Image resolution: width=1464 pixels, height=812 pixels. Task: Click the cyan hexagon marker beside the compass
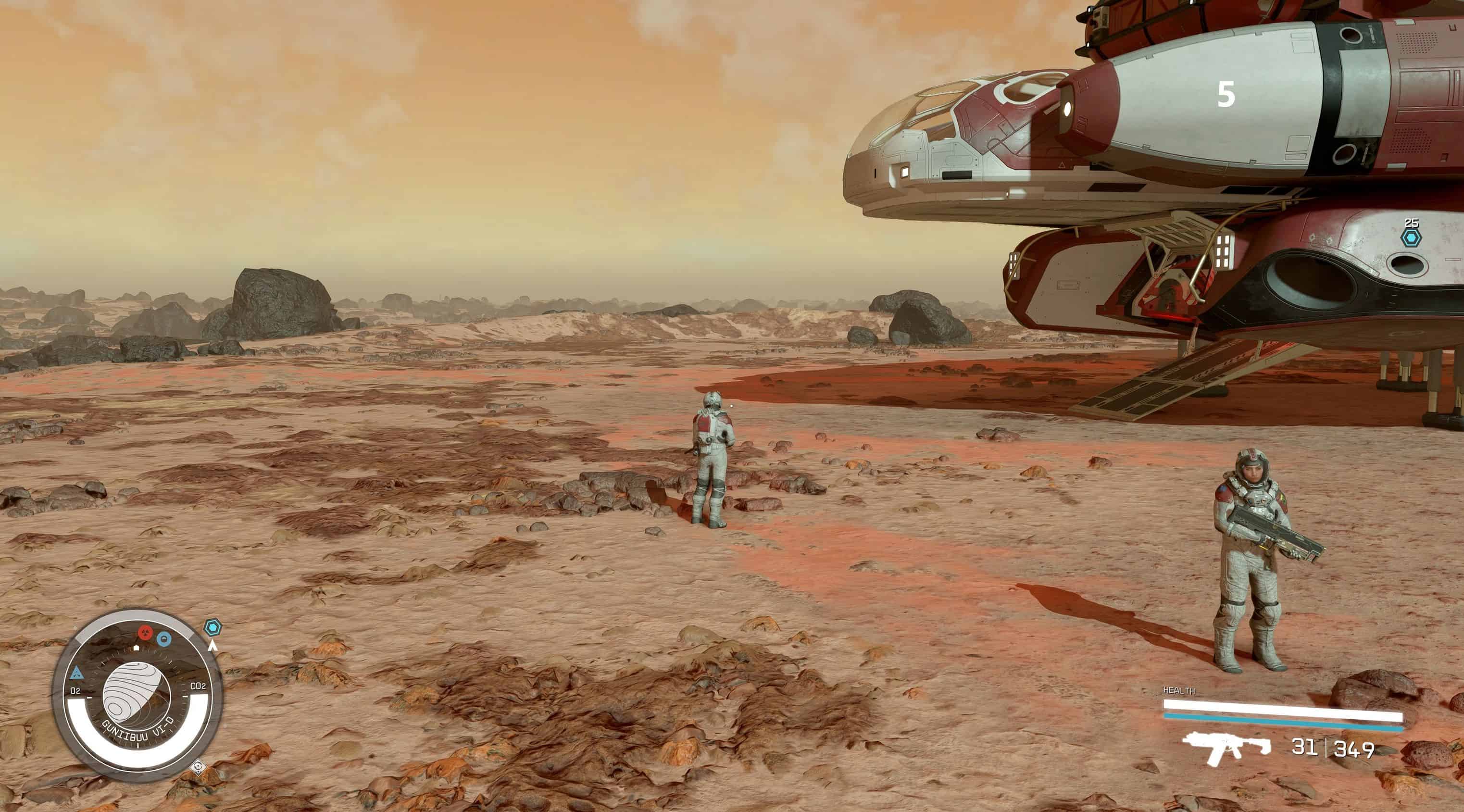pyautogui.click(x=213, y=627)
